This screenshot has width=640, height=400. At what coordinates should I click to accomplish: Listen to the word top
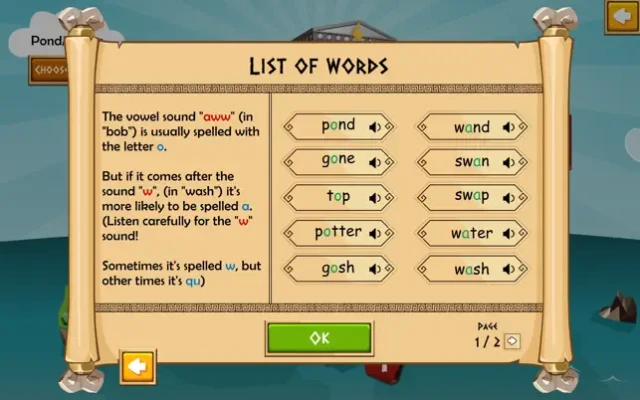pyautogui.click(x=374, y=197)
